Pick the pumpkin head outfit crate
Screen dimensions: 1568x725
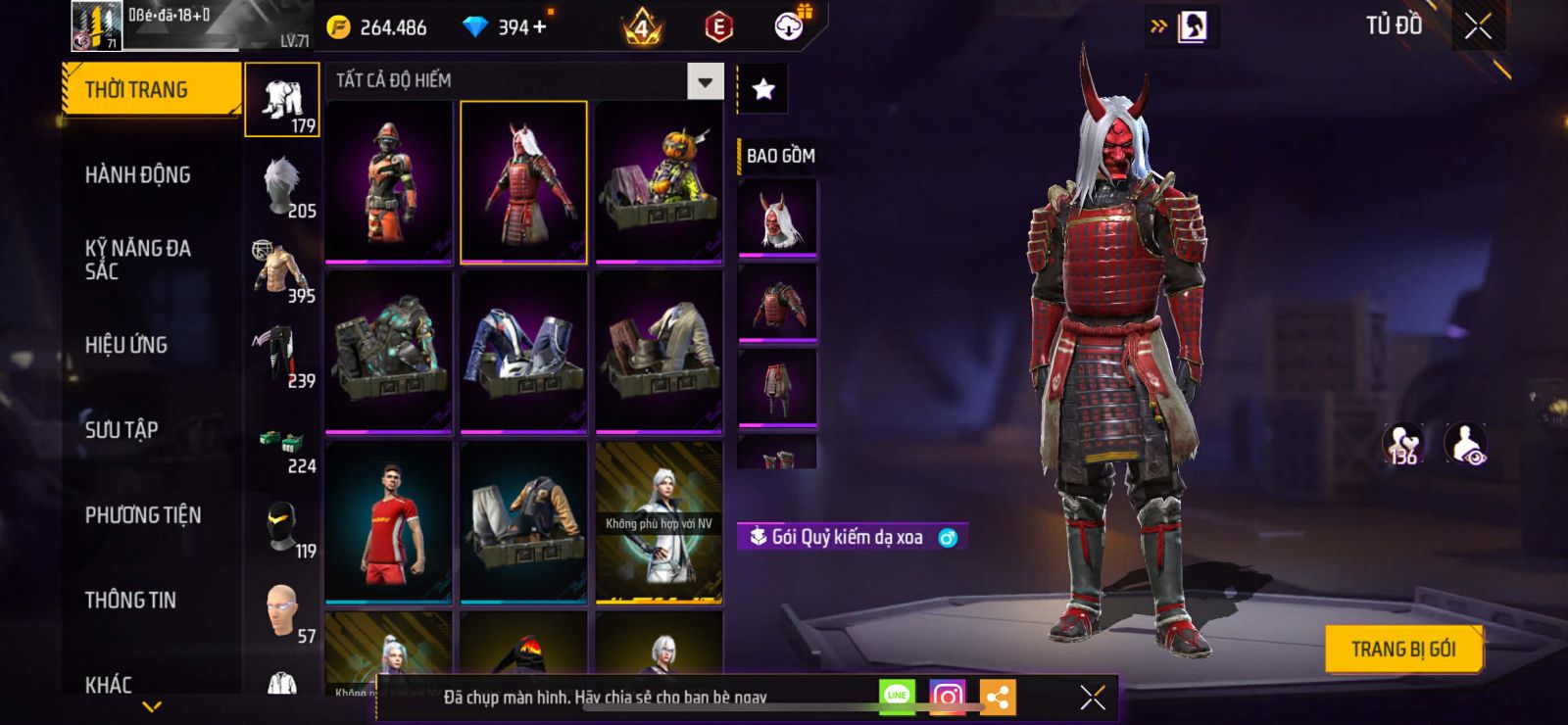659,182
